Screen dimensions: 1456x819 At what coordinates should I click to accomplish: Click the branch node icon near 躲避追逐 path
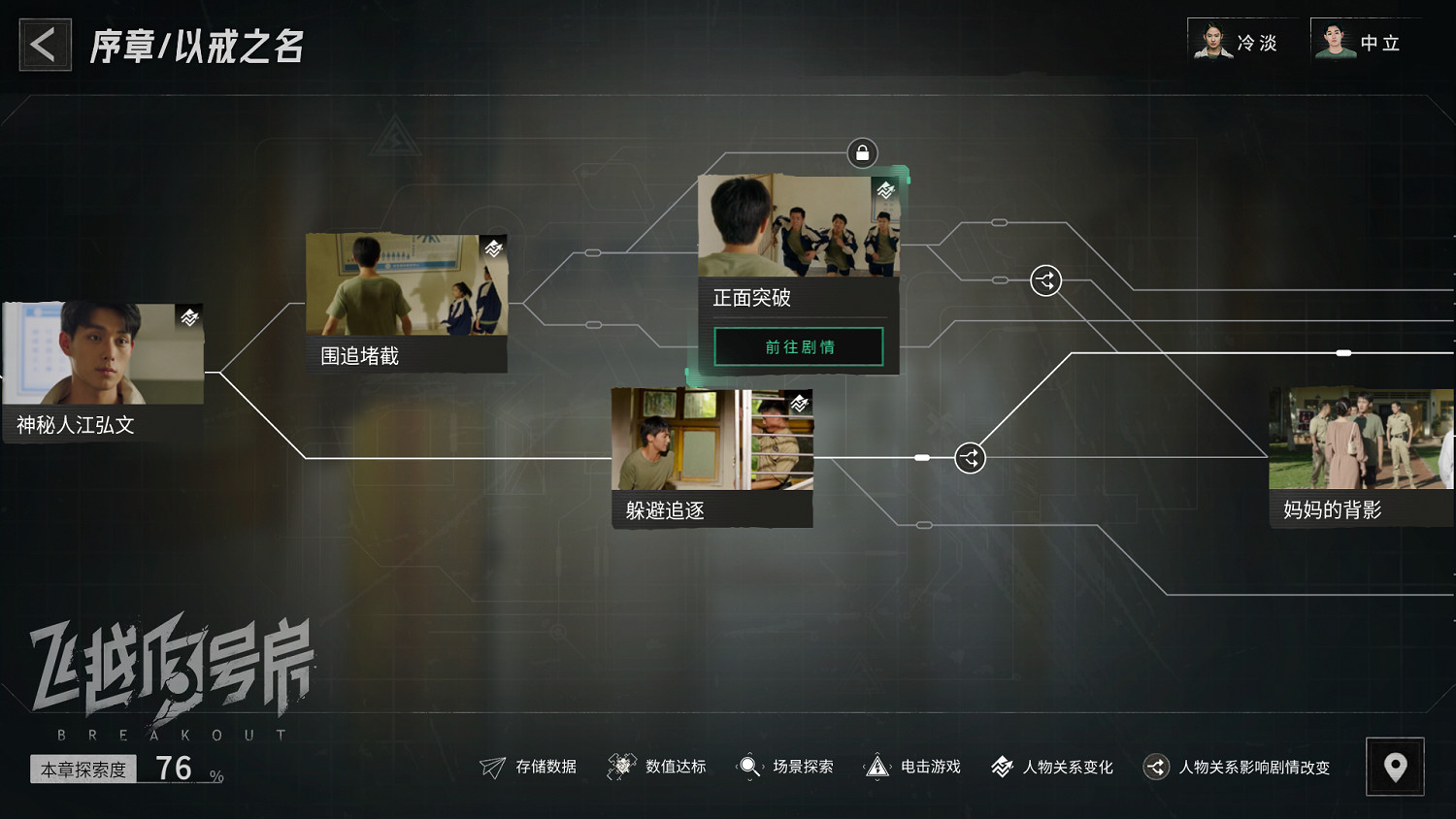point(969,457)
